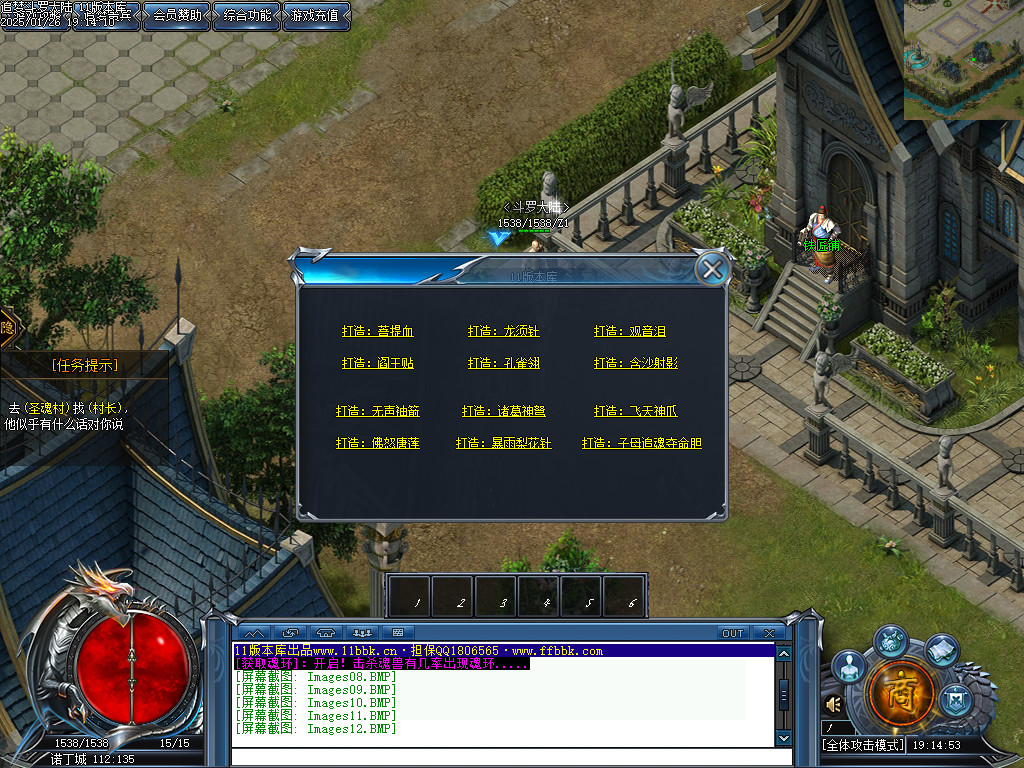Open the shop with the 商 button
1024x768 pixels.
pyautogui.click(x=902, y=692)
